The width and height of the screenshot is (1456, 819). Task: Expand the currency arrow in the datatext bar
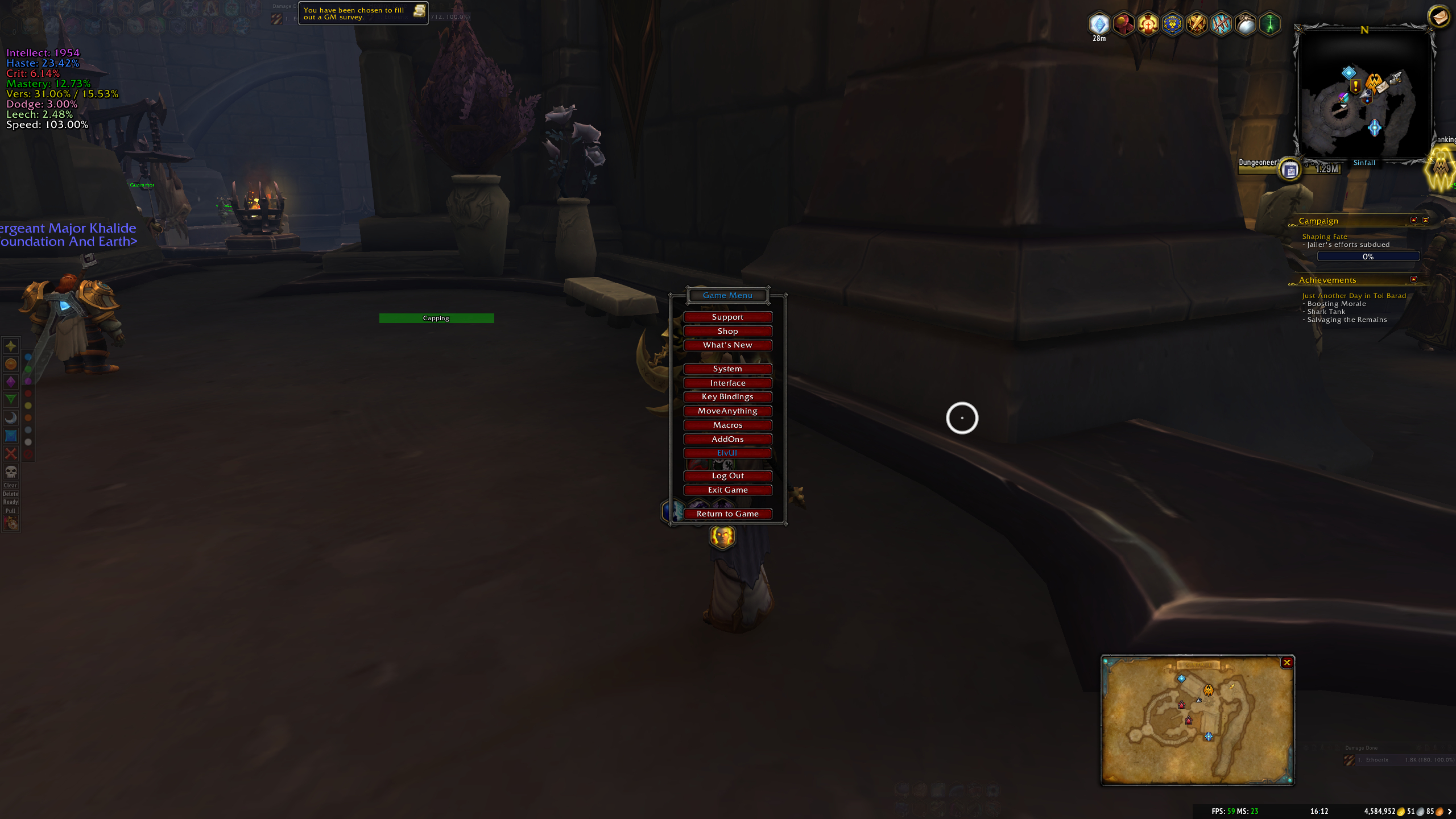[x=1450, y=812]
